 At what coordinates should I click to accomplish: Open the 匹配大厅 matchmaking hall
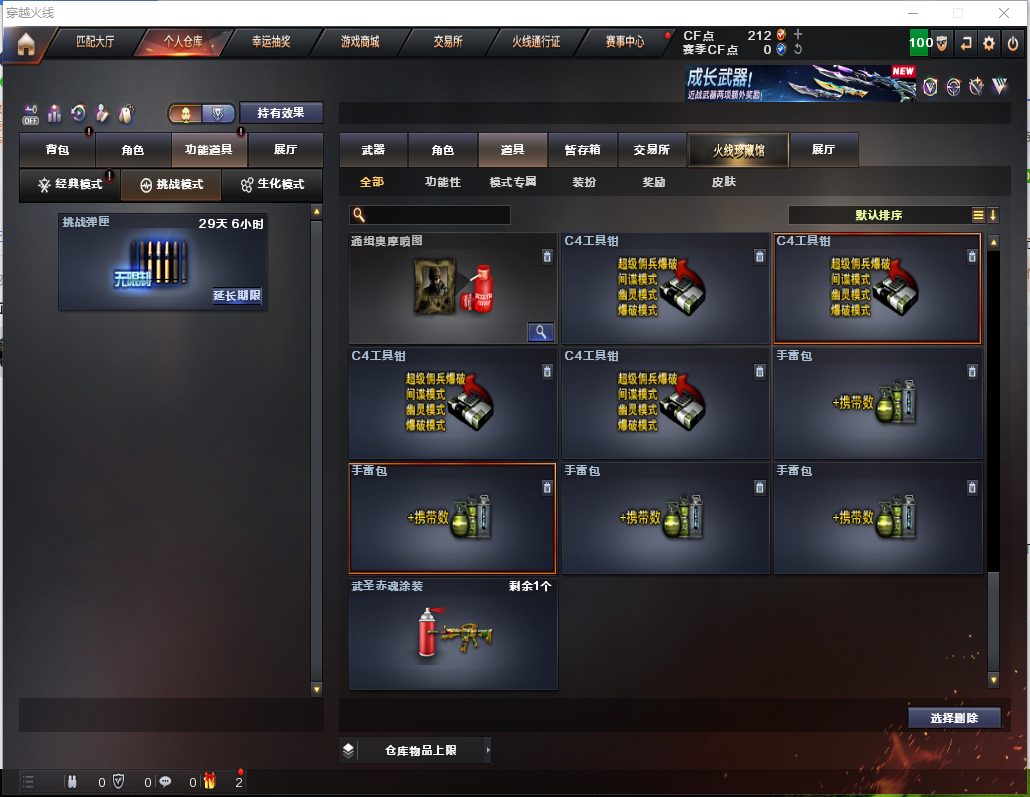[95, 42]
